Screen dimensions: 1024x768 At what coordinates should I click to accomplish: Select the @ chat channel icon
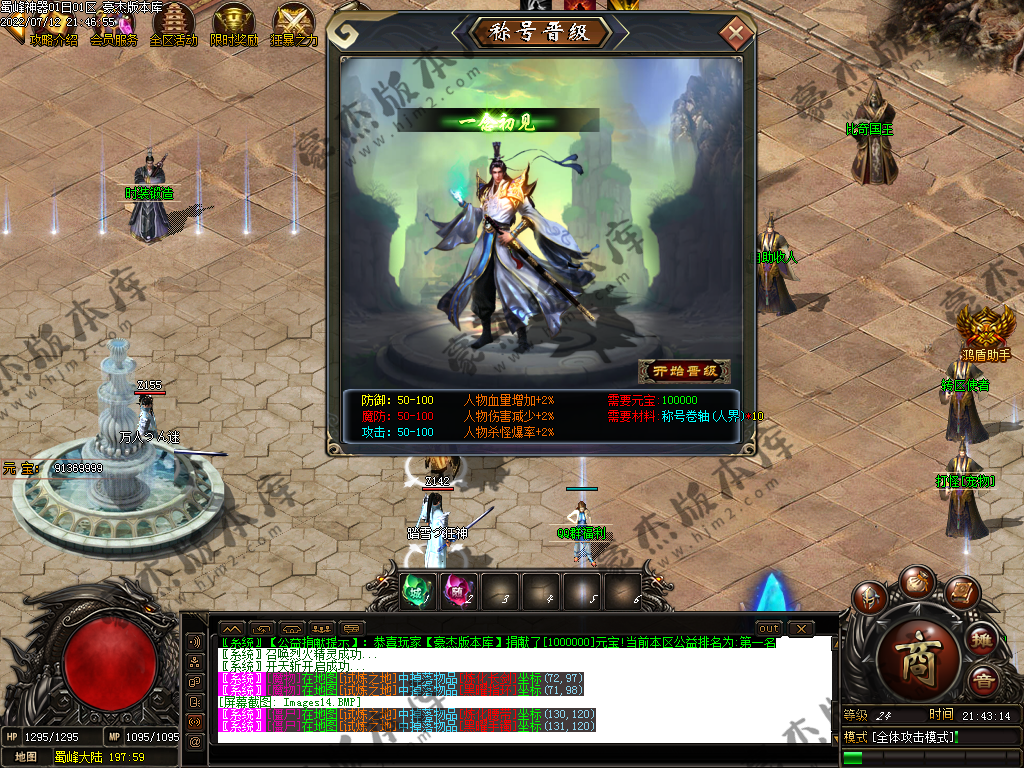[195, 740]
